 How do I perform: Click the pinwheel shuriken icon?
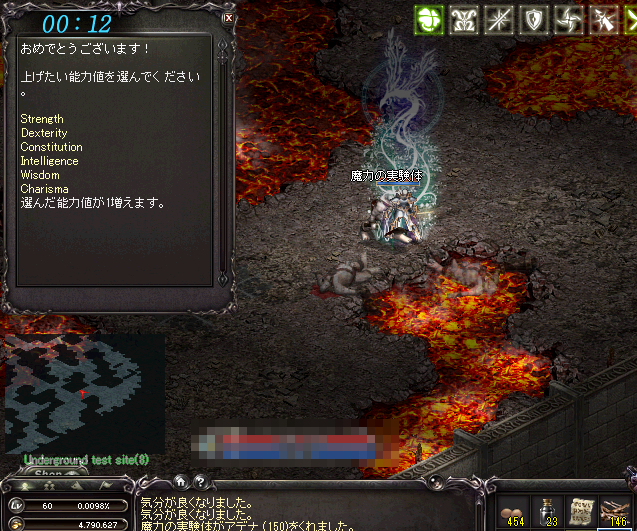coord(568,19)
